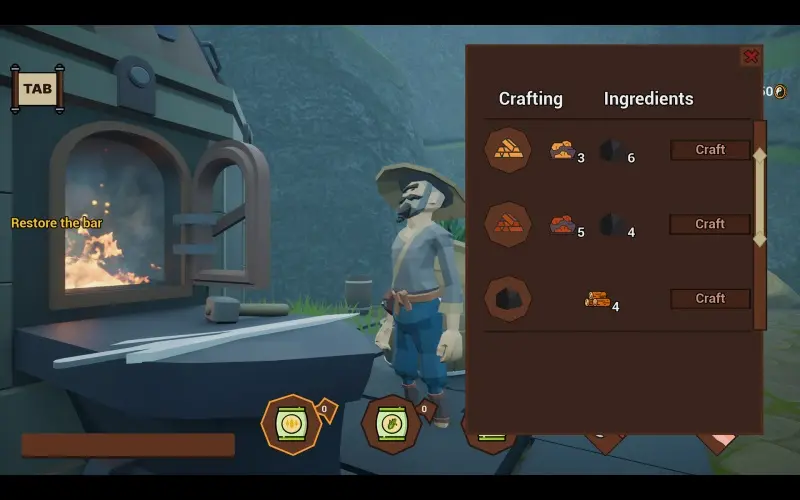
Task: Select the corn seed bag hotbar slot
Action: pyautogui.click(x=390, y=424)
